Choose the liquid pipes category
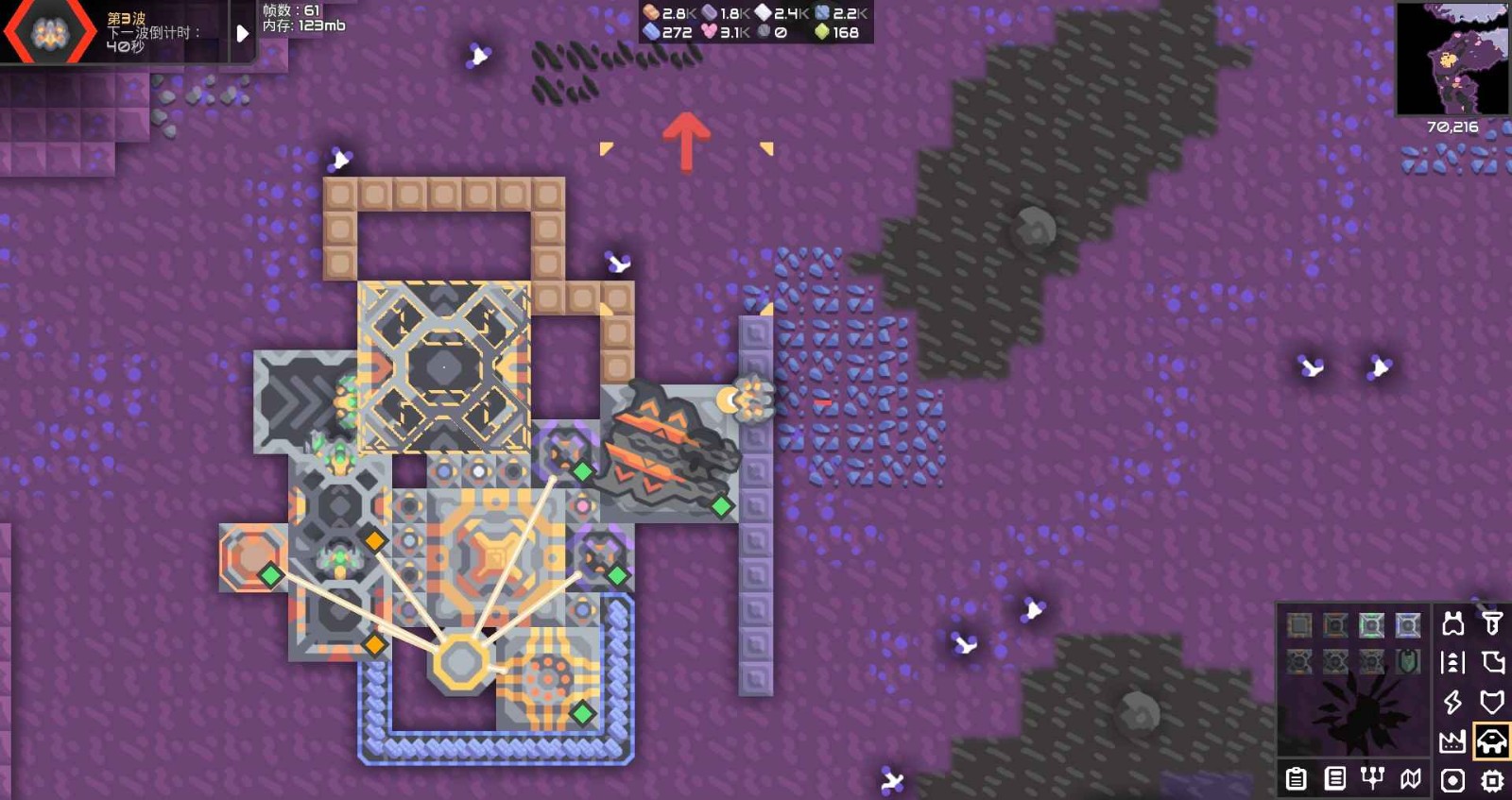The width and height of the screenshot is (1512, 800). [x=1492, y=663]
